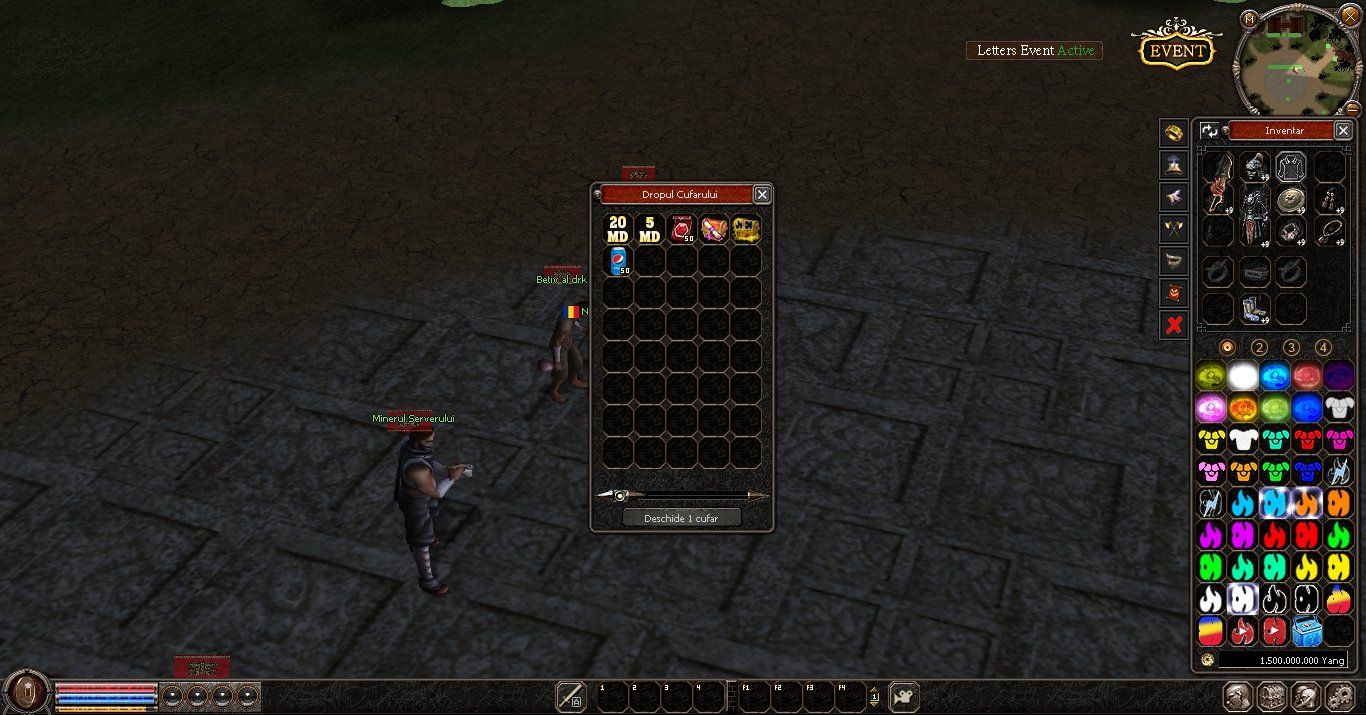Click the refresh arrows icon beside Inventar
This screenshot has height=715, width=1366.
click(1210, 130)
